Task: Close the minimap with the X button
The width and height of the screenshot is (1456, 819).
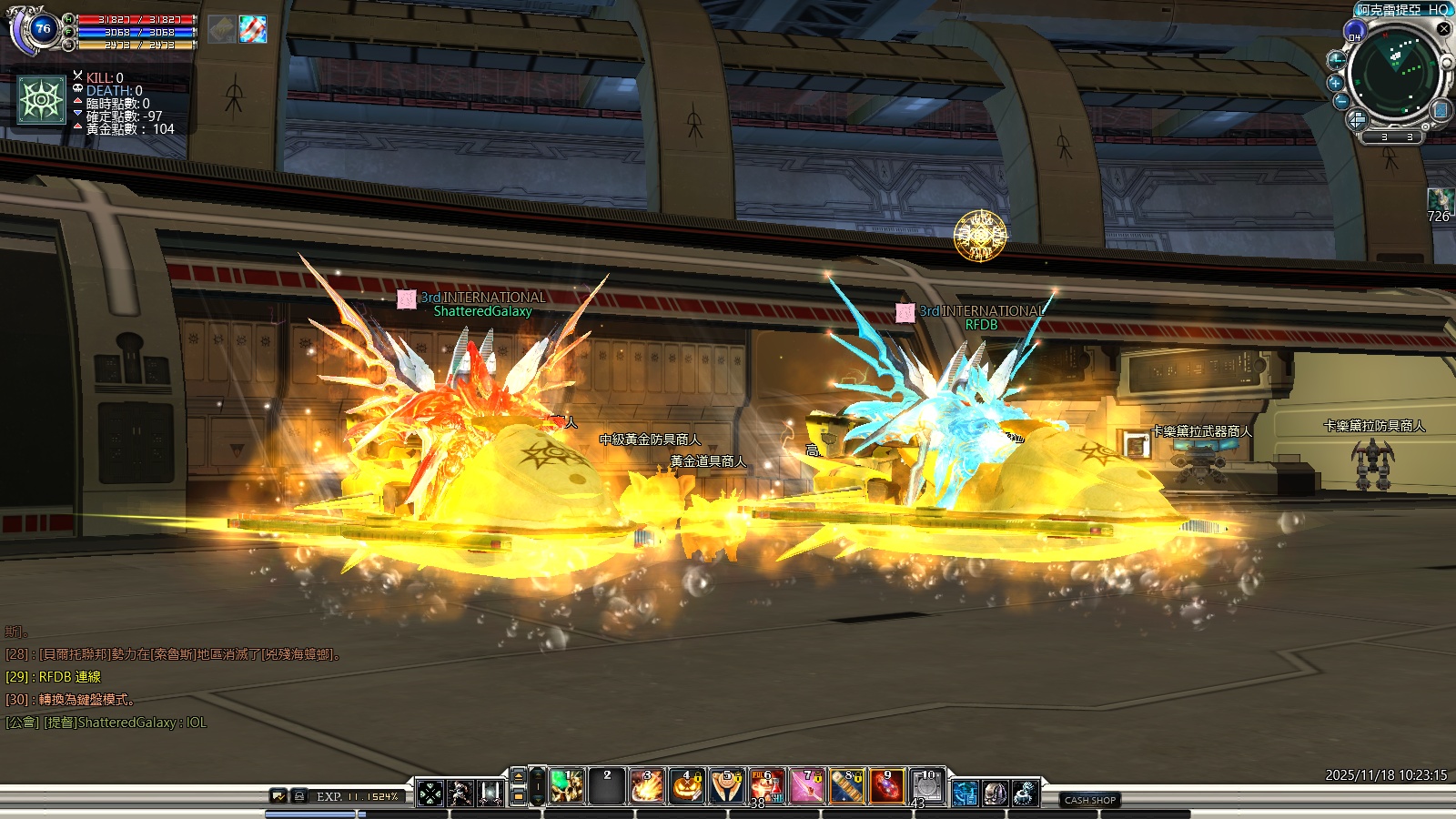Action: (1443, 29)
